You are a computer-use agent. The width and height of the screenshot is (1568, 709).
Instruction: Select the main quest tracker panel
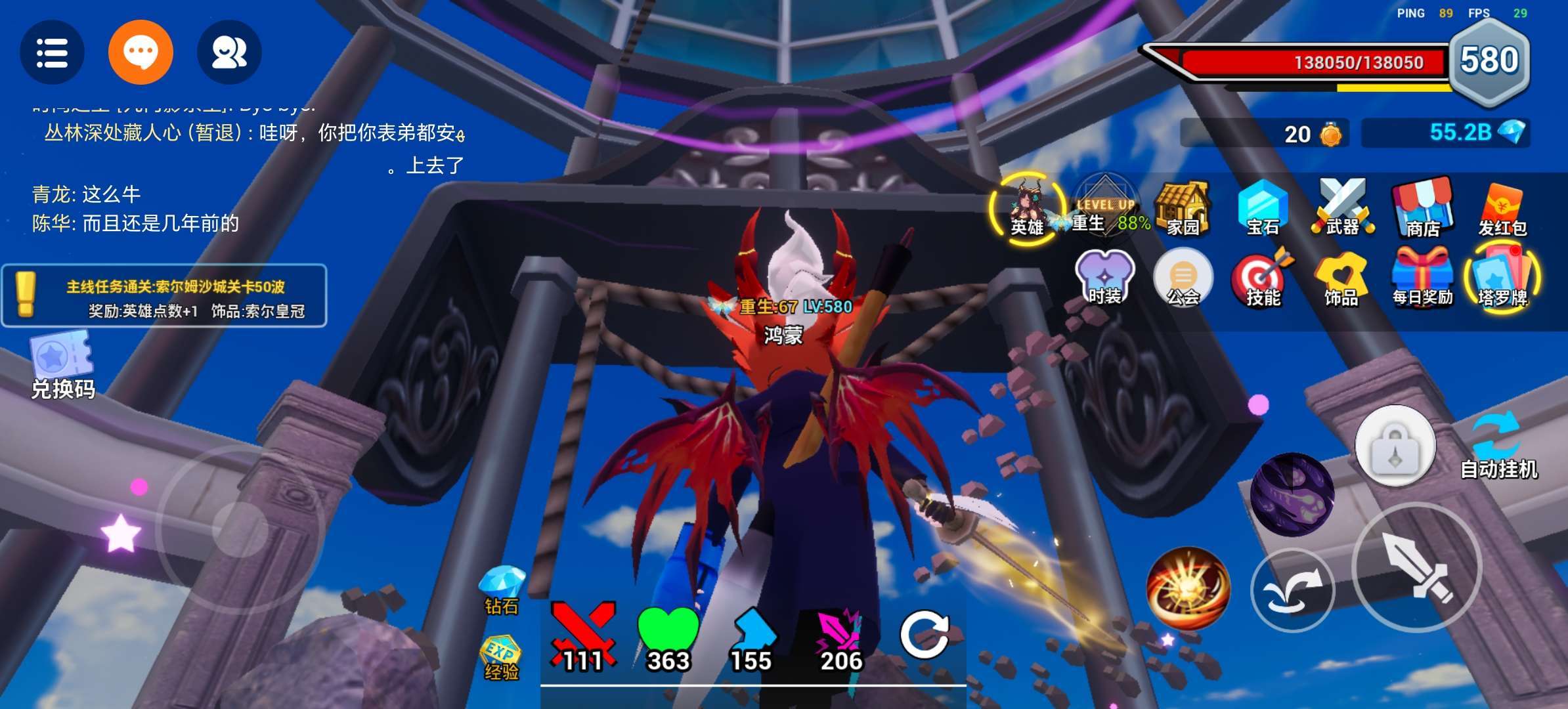[164, 296]
